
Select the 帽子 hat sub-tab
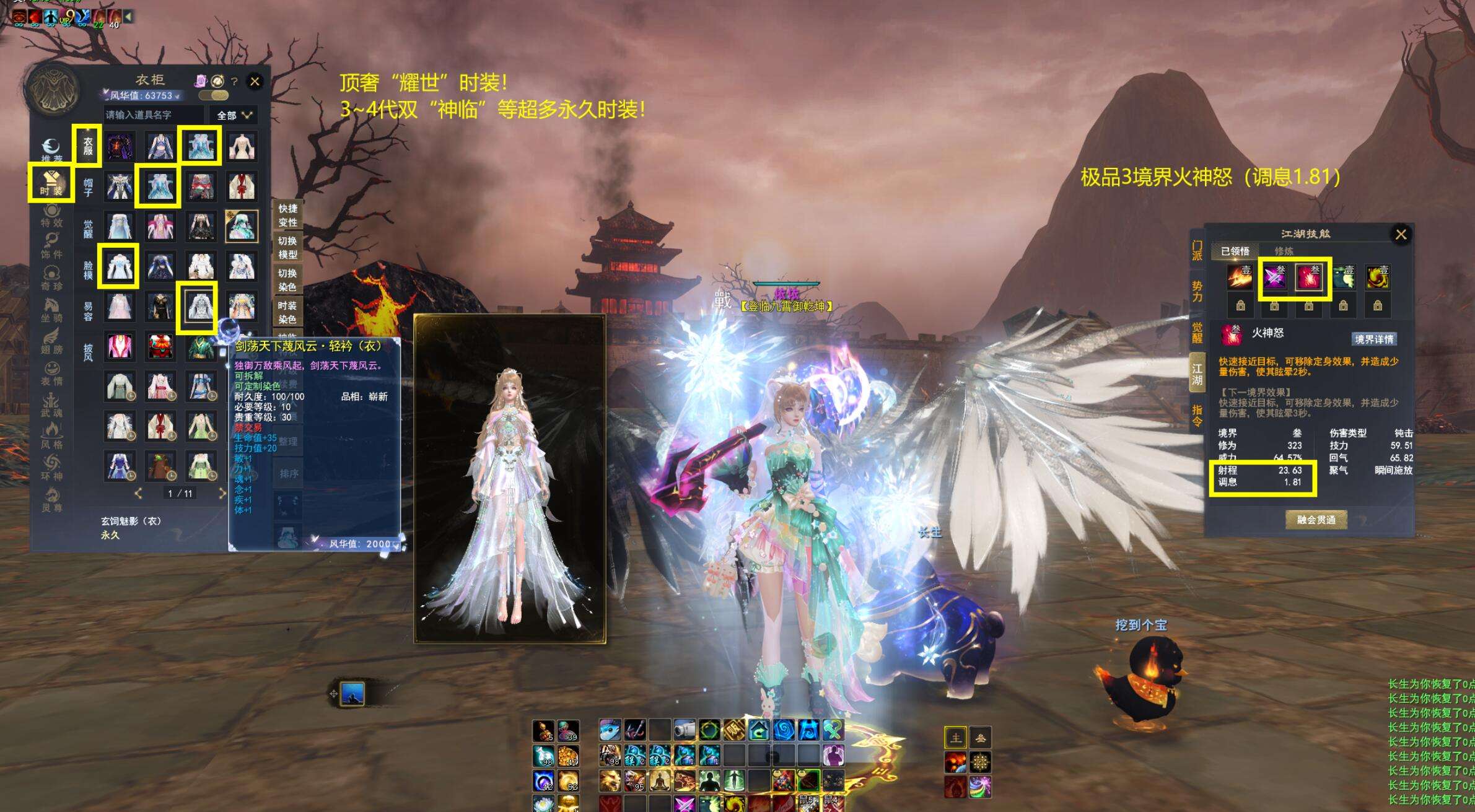pos(88,185)
